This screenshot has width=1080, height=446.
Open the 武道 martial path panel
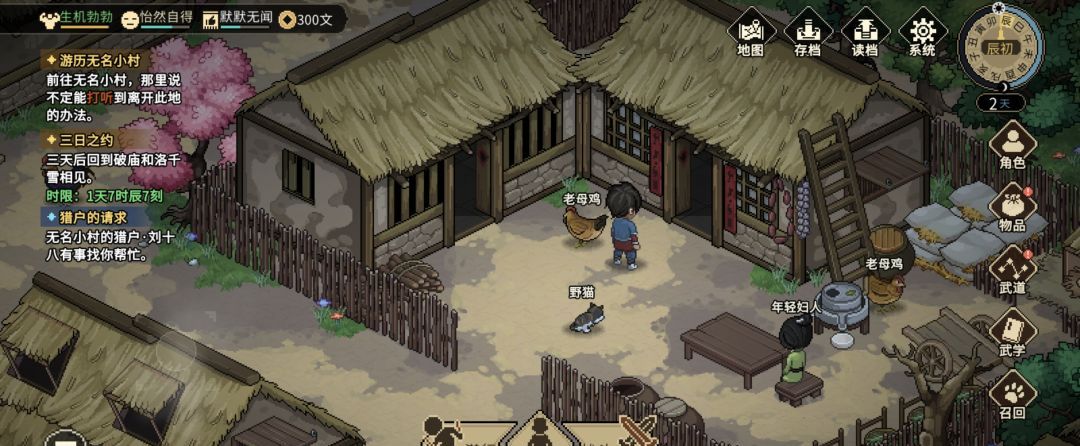[1012, 270]
